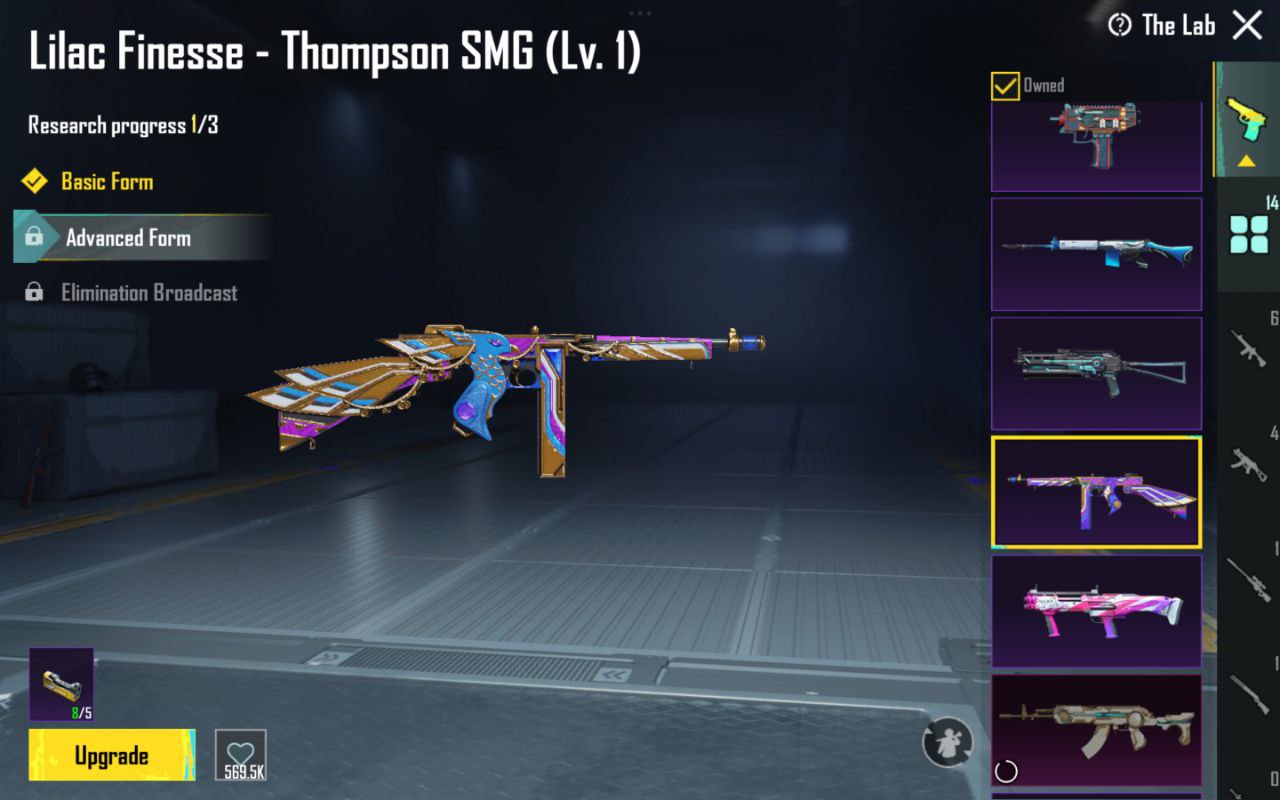Select the blue and white rifle skin thumbnail

click(1096, 254)
